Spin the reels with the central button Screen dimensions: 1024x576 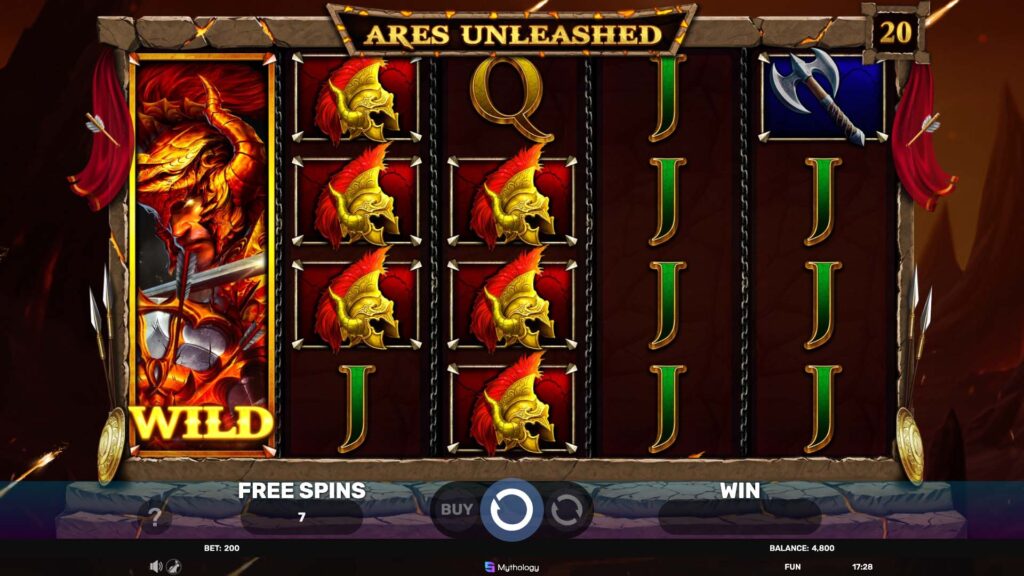511,509
